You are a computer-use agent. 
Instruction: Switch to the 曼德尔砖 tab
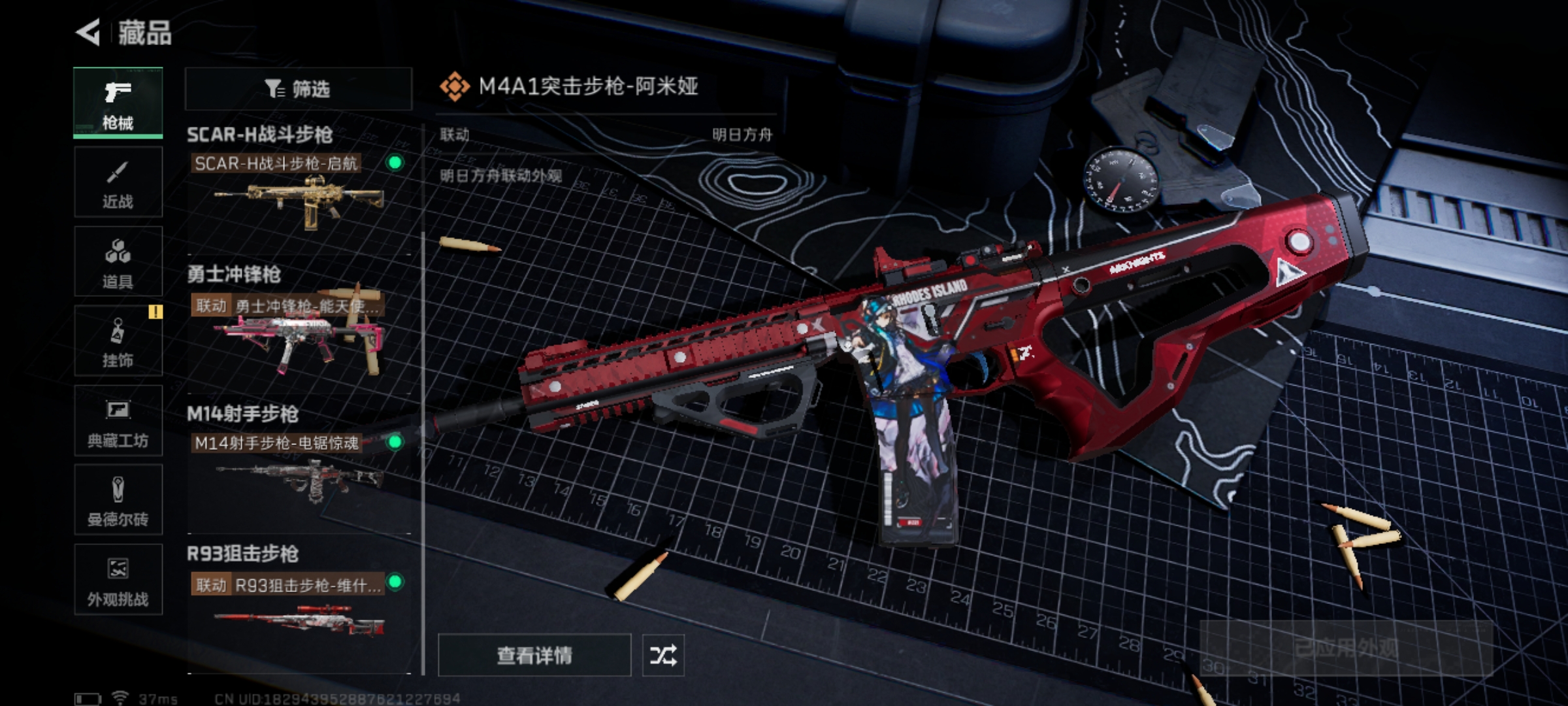coord(118,500)
